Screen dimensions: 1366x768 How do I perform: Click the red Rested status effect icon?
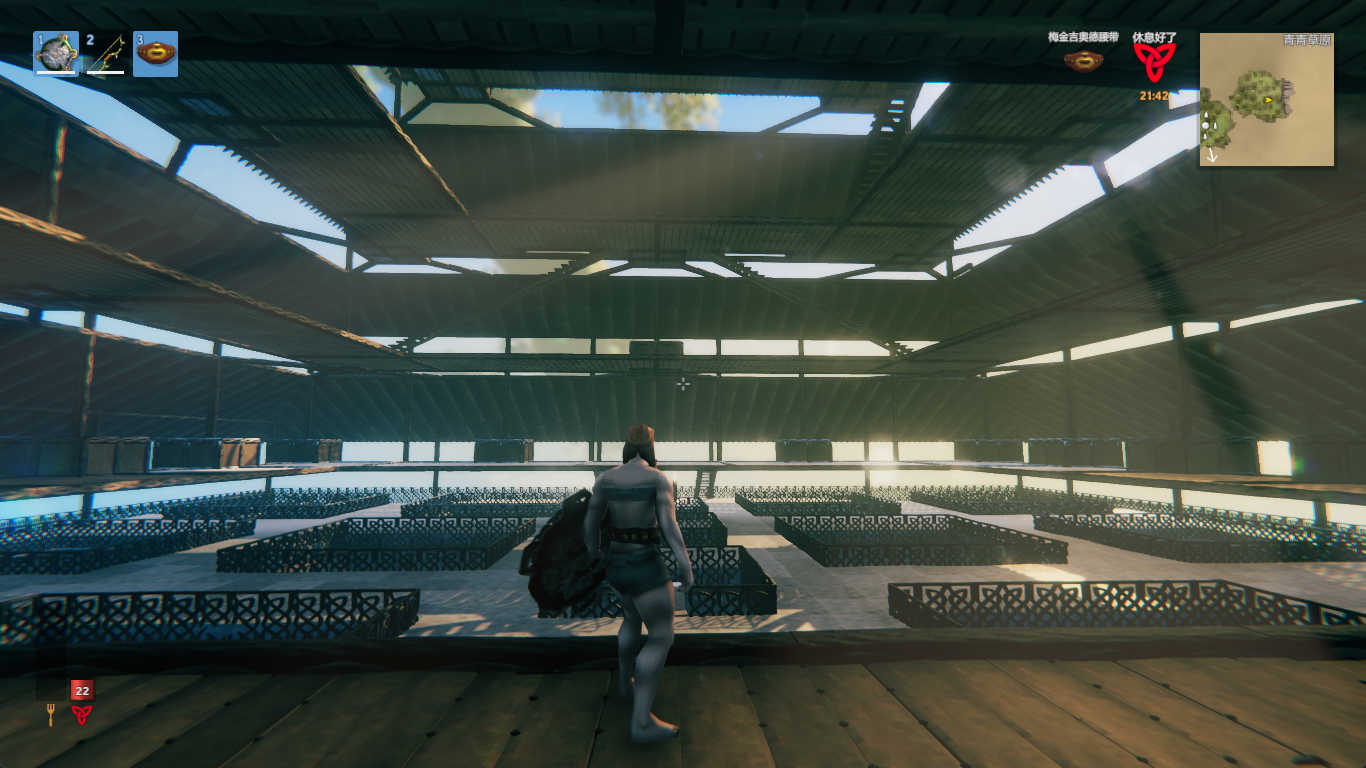pyautogui.click(x=1154, y=62)
